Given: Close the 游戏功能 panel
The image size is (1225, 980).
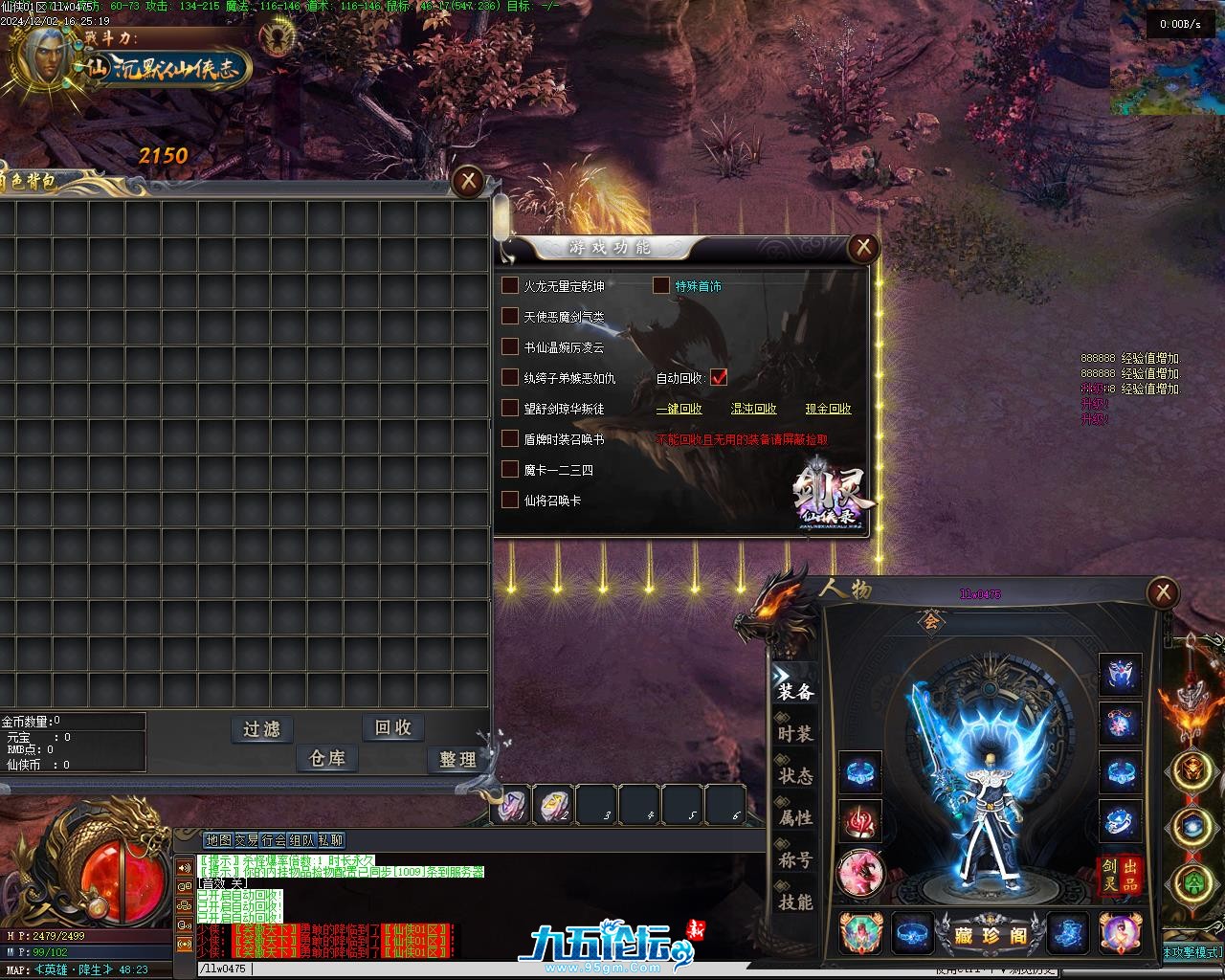Looking at the screenshot, I should click(863, 248).
